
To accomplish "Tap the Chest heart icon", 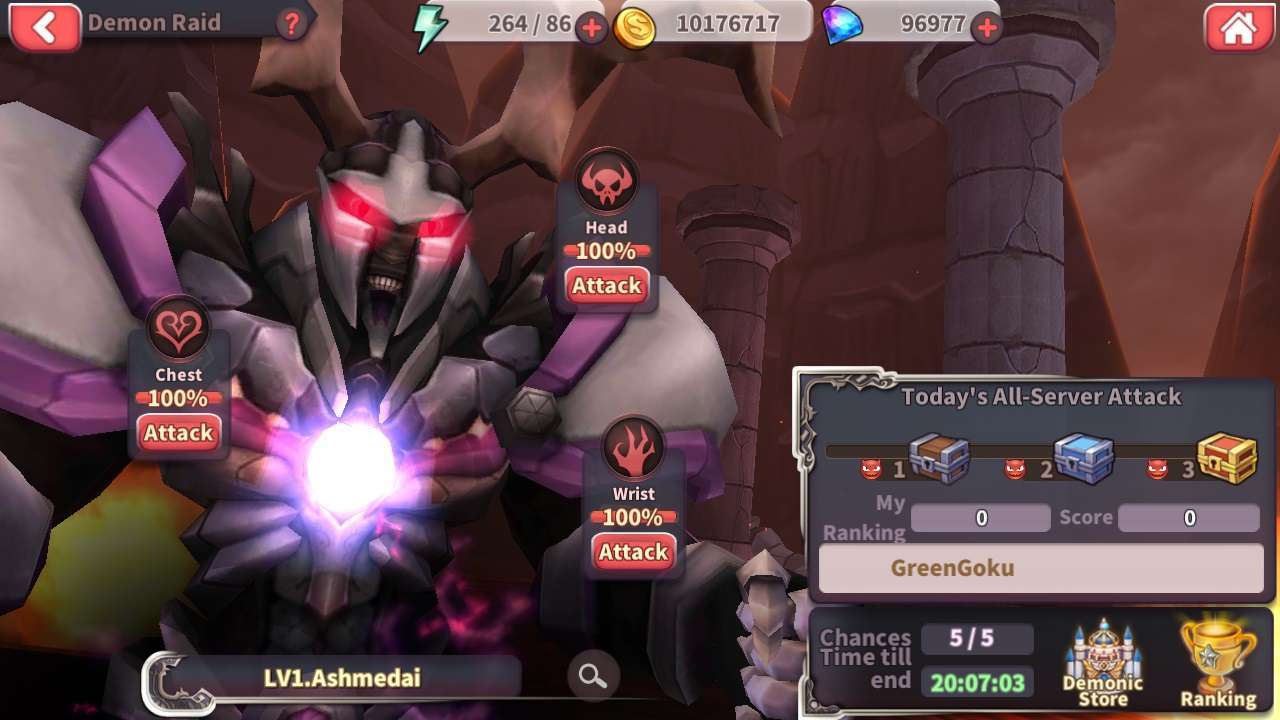I will pos(179,331).
